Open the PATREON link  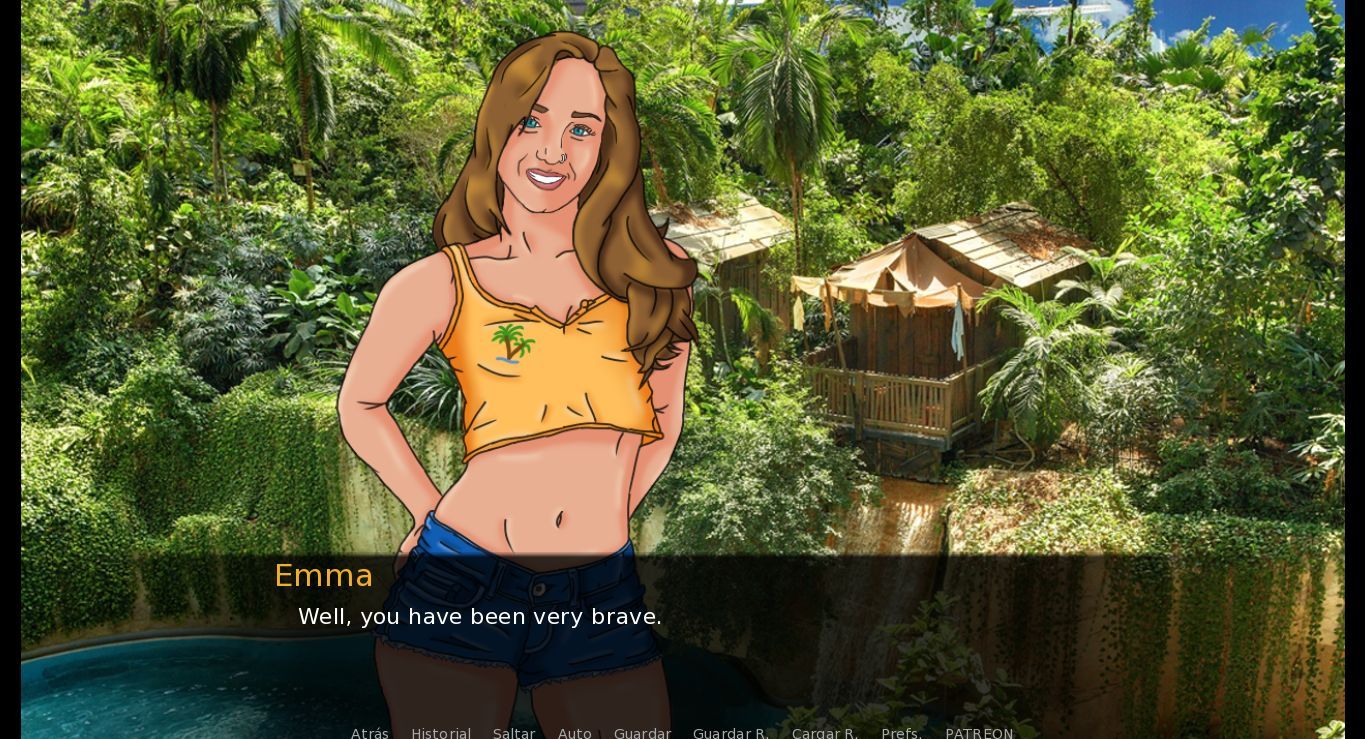pyautogui.click(x=979, y=733)
